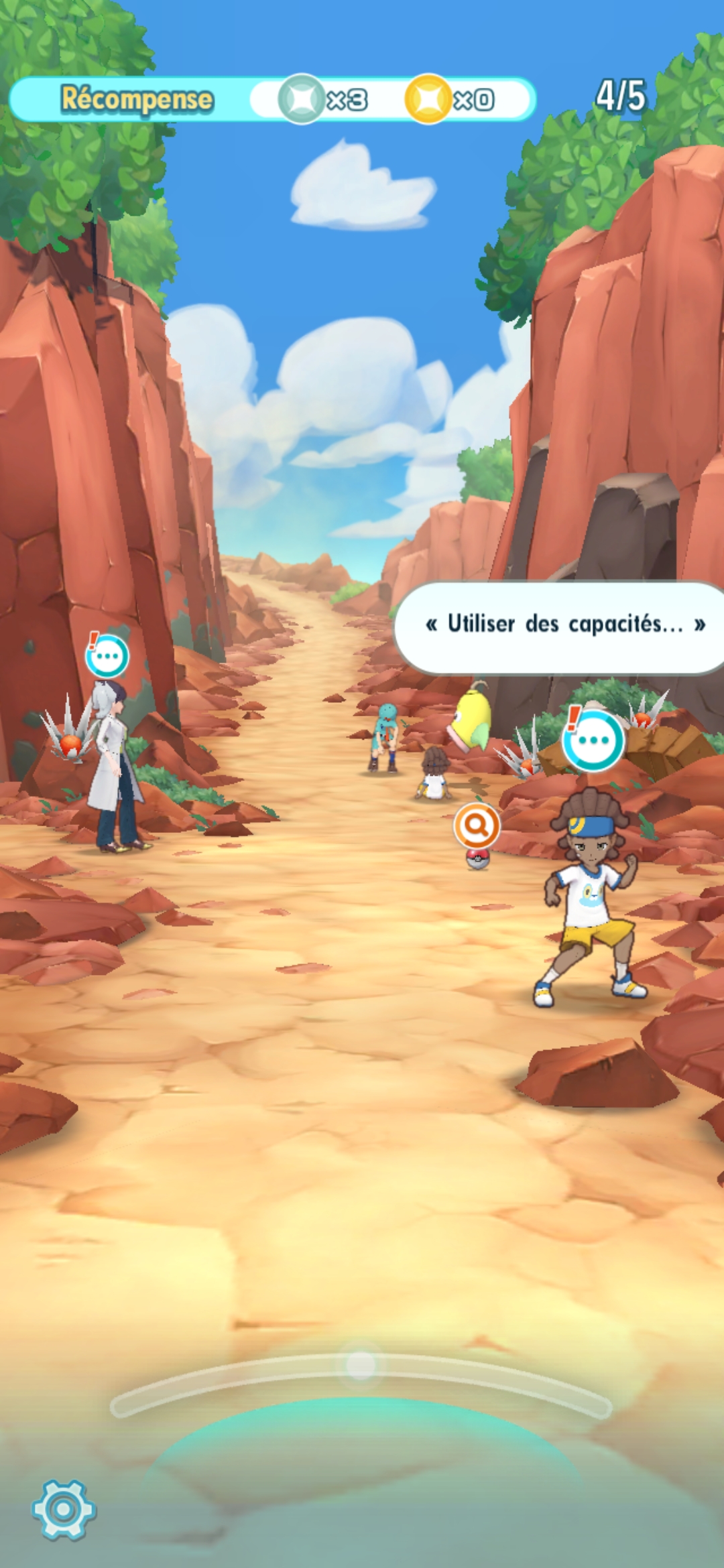Open the gear settings menu
The width and height of the screenshot is (724, 1568).
pos(64,1509)
